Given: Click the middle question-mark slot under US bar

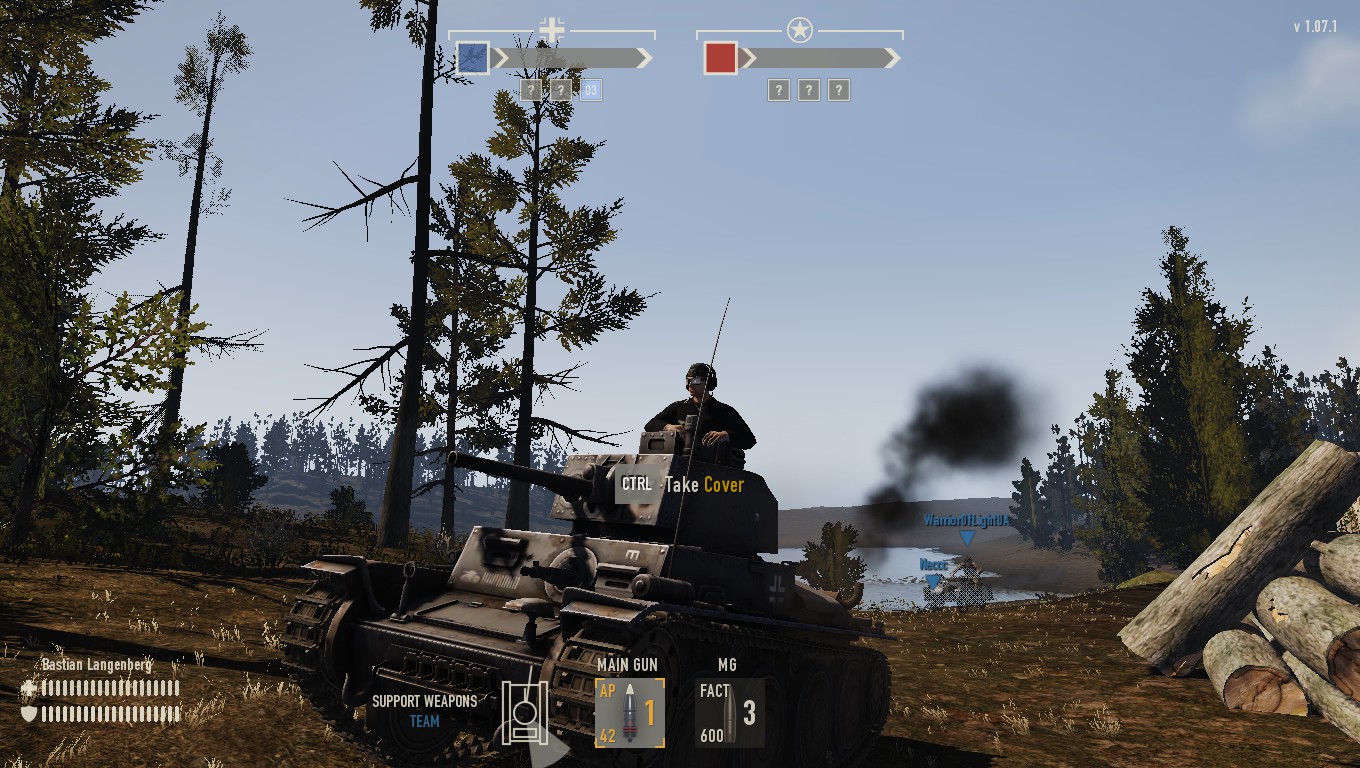Looking at the screenshot, I should click(x=808, y=90).
